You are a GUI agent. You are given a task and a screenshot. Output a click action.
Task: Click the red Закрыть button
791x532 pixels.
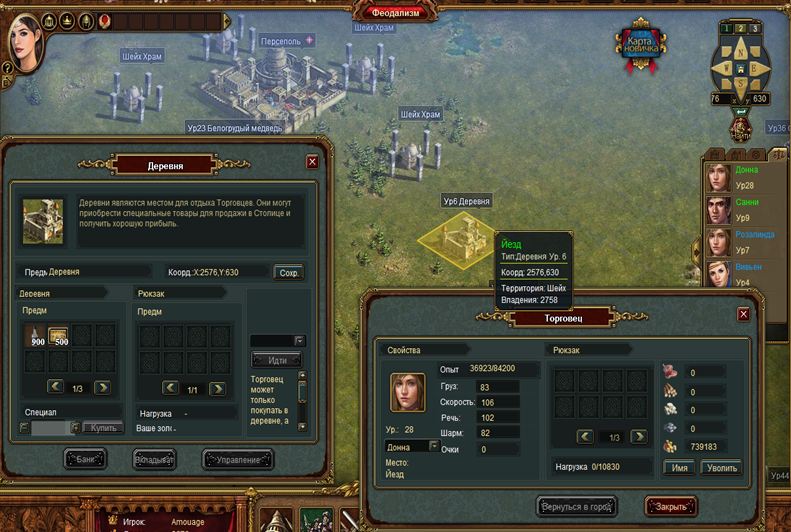coord(670,505)
